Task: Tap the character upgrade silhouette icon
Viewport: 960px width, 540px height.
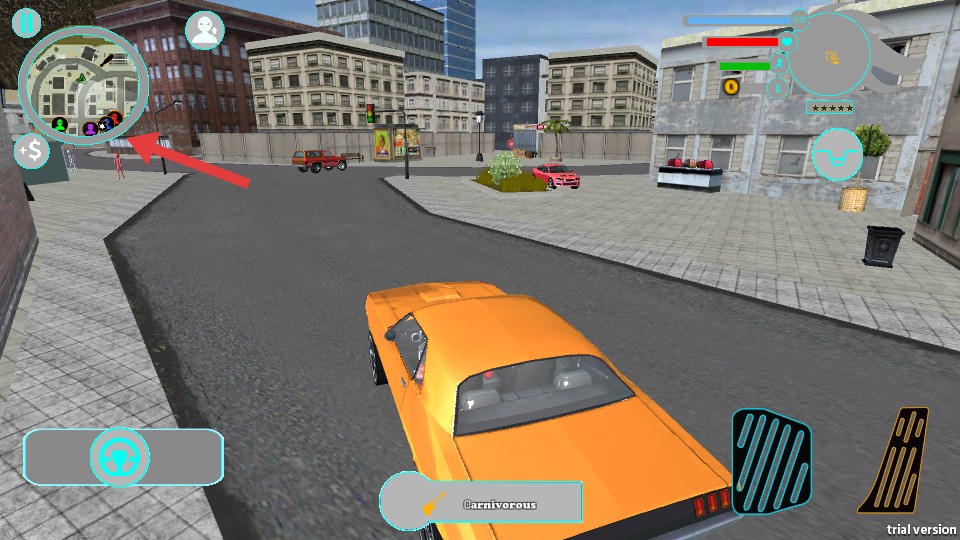Action: pos(205,30)
